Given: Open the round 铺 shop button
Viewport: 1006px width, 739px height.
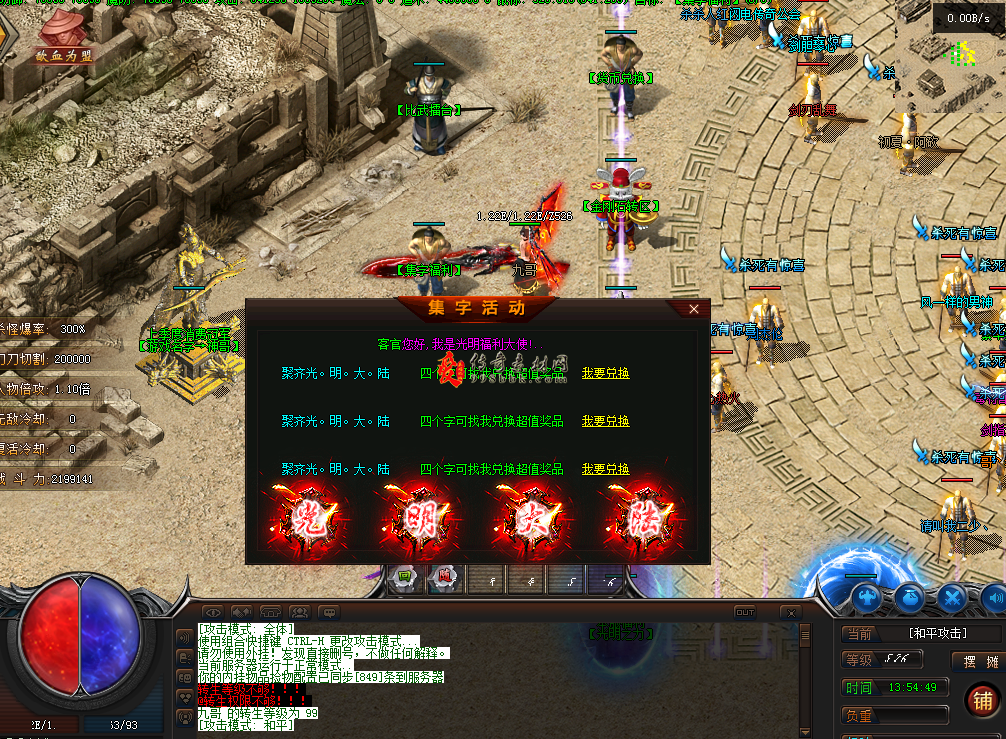Looking at the screenshot, I should click(x=981, y=701).
